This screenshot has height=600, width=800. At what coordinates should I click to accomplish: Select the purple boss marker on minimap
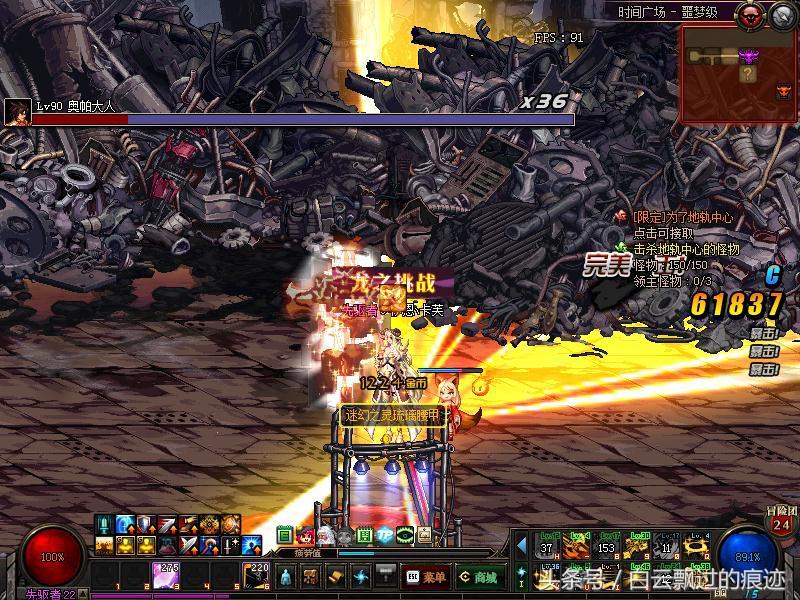pyautogui.click(x=748, y=55)
